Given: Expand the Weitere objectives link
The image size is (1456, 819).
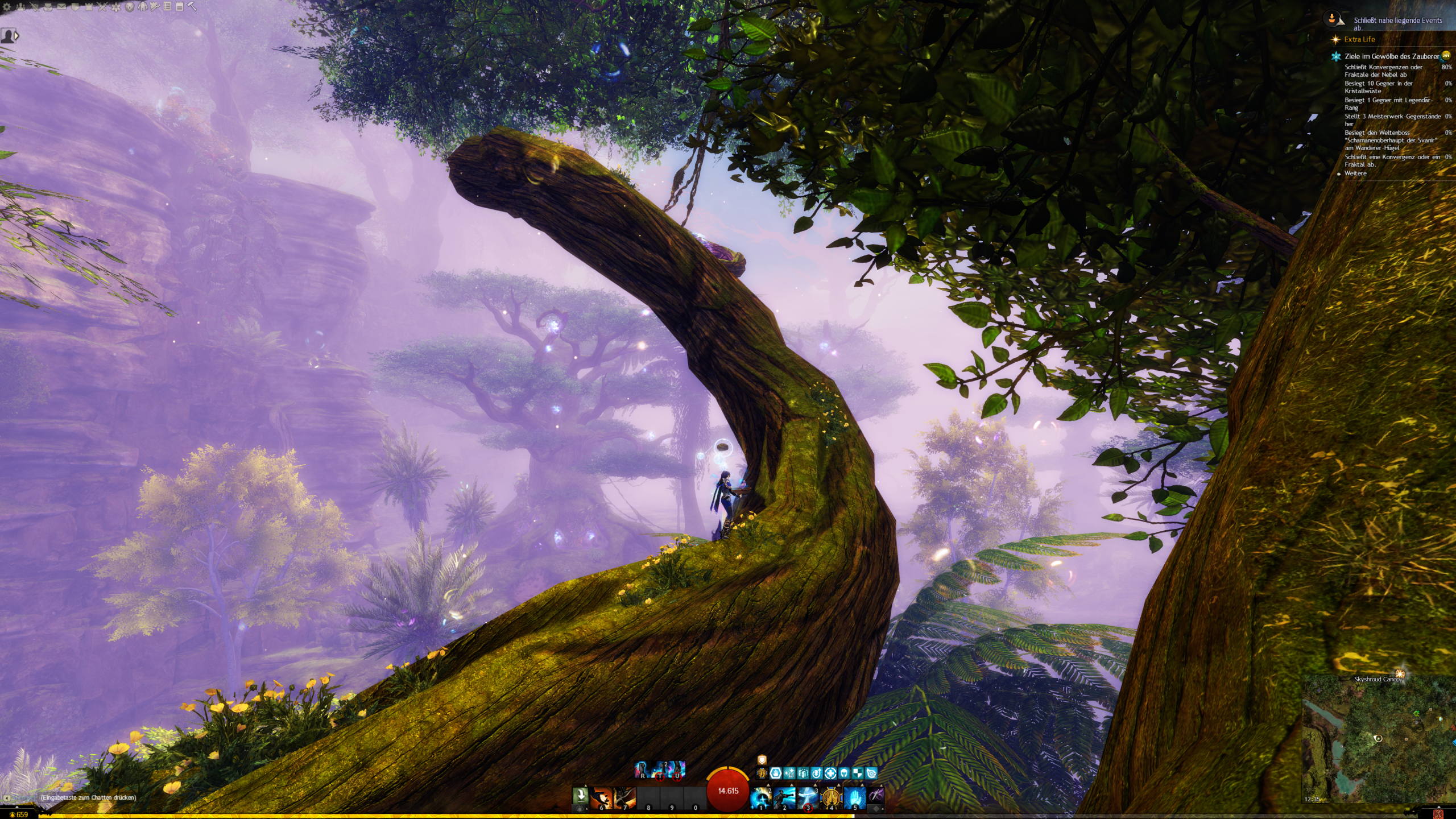Looking at the screenshot, I should tap(1355, 173).
